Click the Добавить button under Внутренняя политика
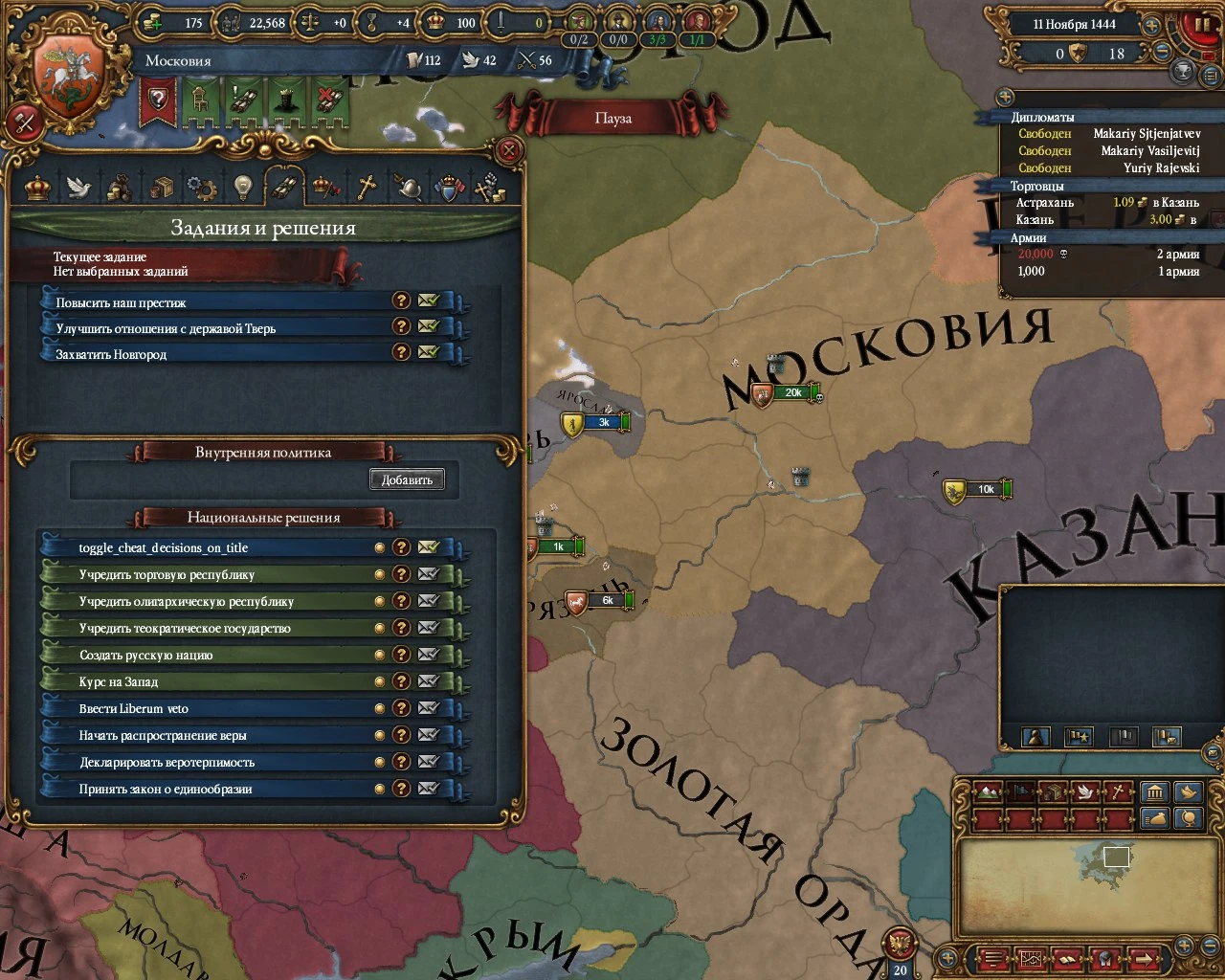 coord(407,479)
